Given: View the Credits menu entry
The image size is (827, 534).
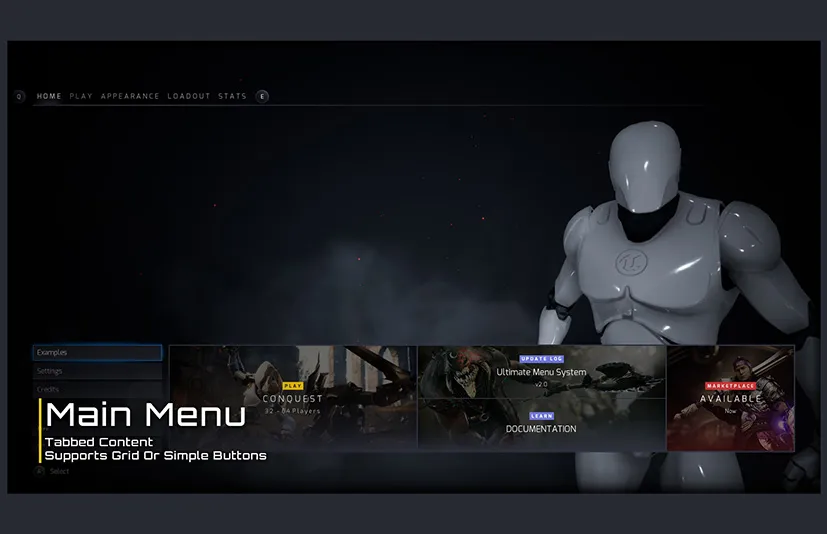Looking at the screenshot, I should [97, 389].
